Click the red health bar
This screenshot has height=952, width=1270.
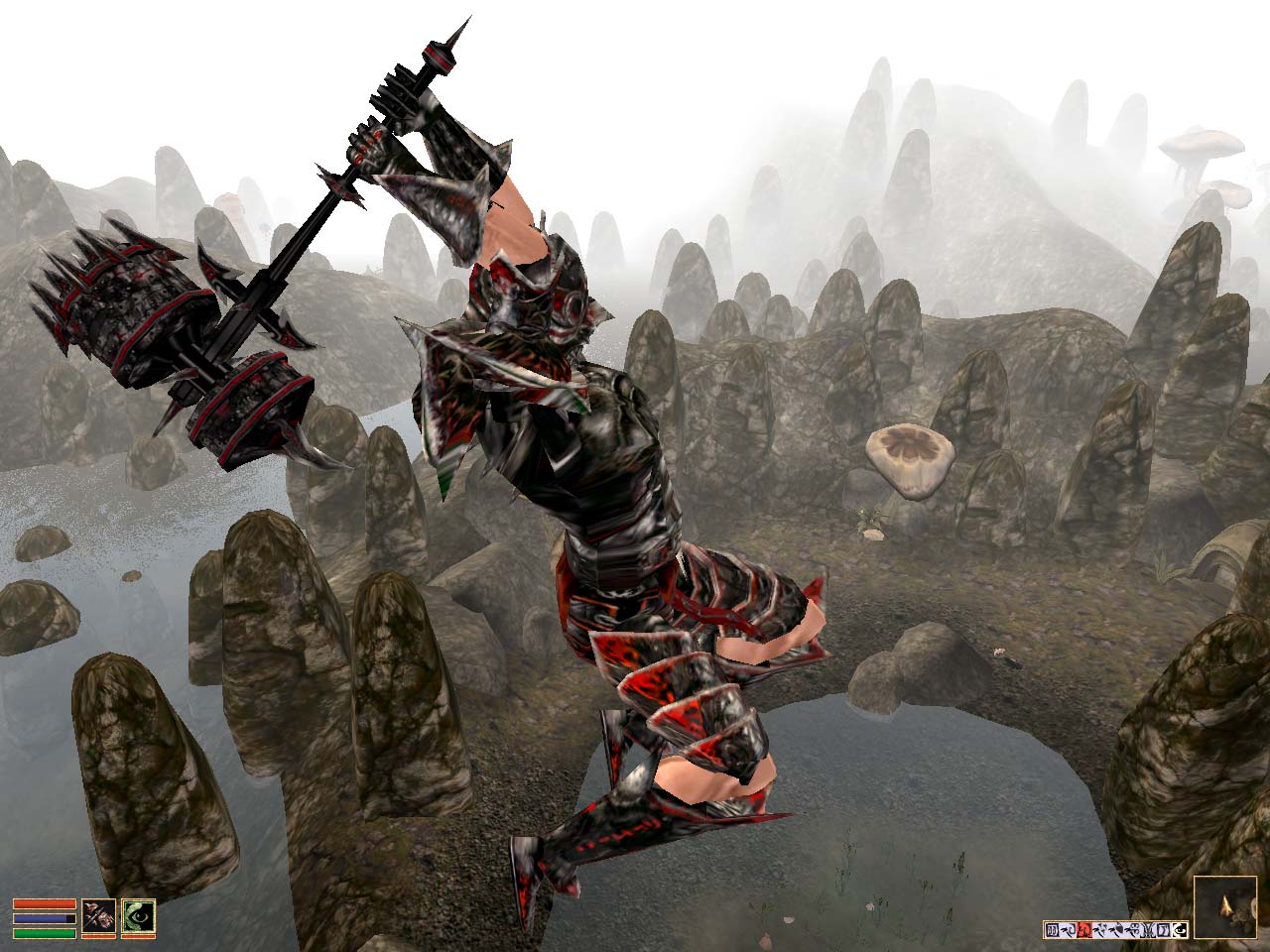pyautogui.click(x=45, y=903)
